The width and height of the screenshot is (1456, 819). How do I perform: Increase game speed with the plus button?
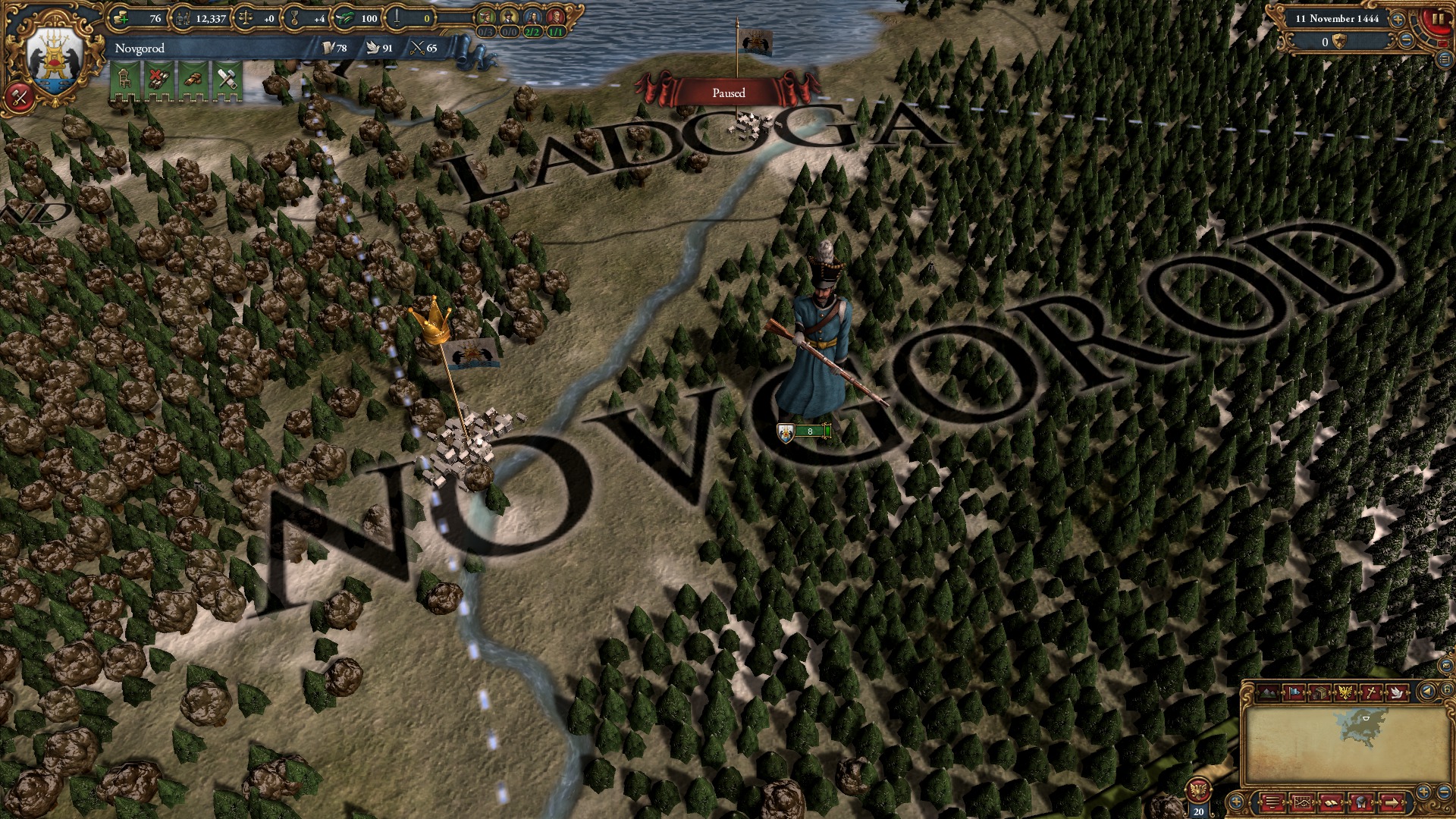1398,20
